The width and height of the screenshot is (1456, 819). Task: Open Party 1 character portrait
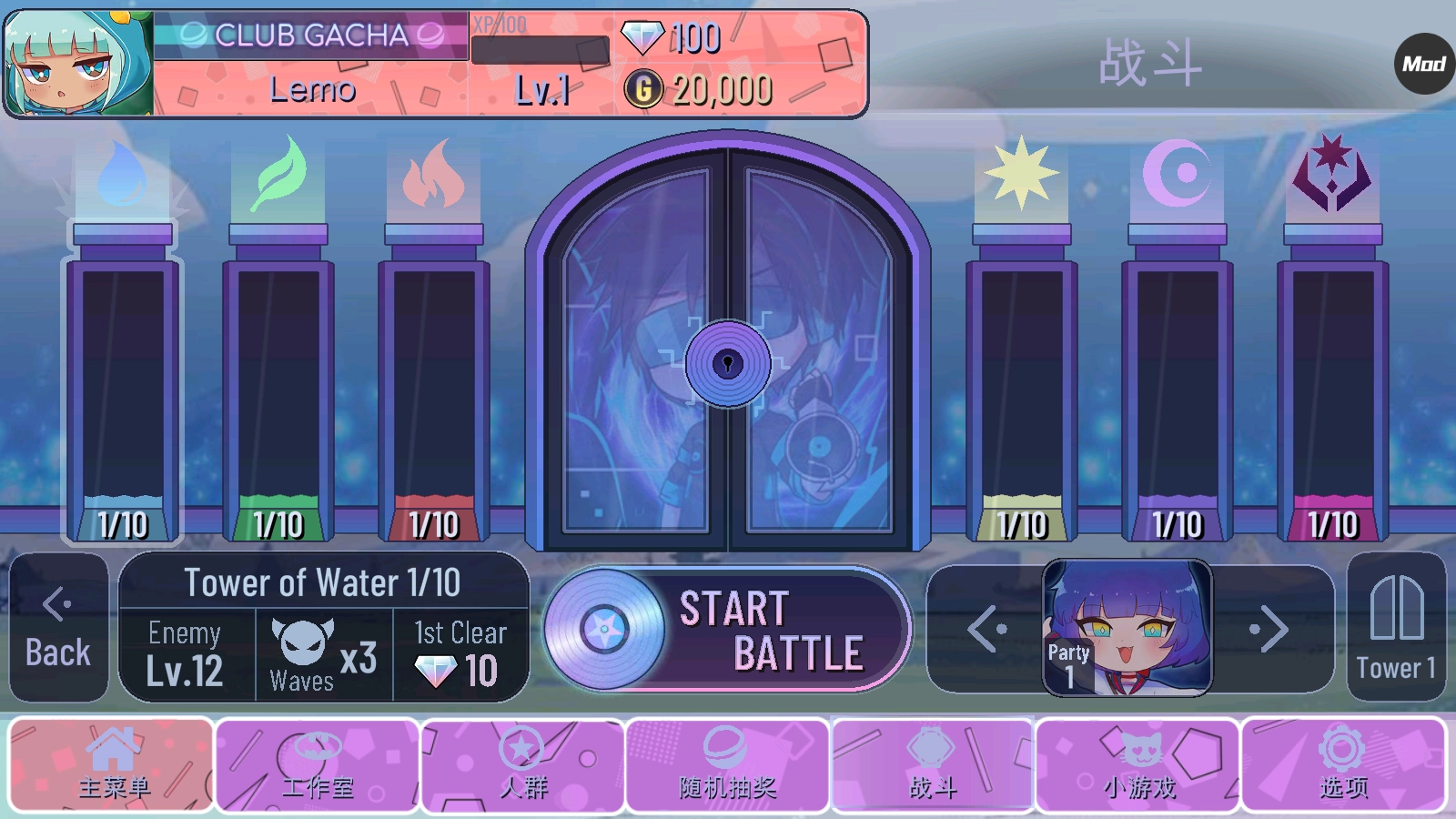1127,628
